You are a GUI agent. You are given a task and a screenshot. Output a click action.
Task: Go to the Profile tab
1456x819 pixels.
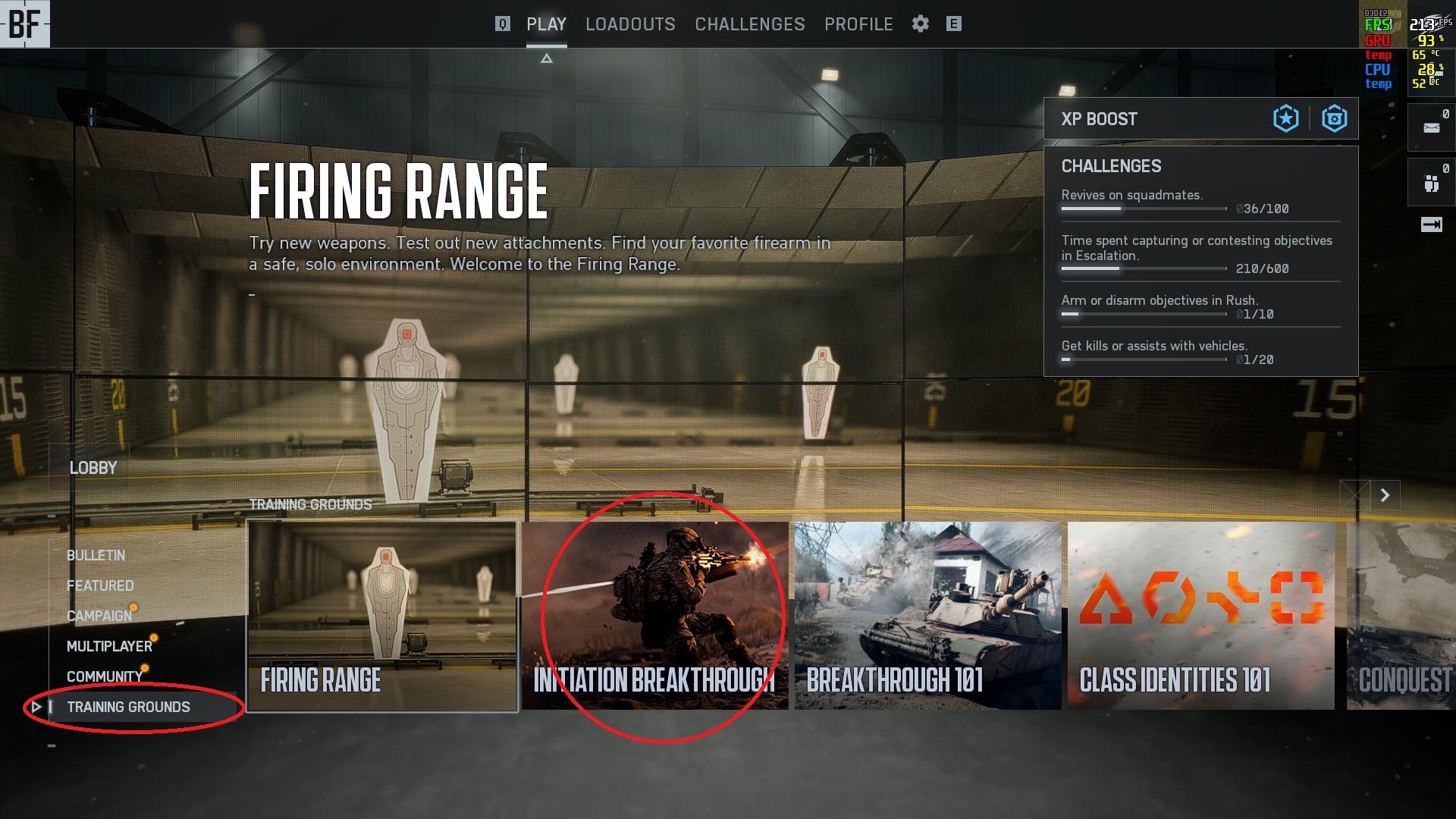858,24
